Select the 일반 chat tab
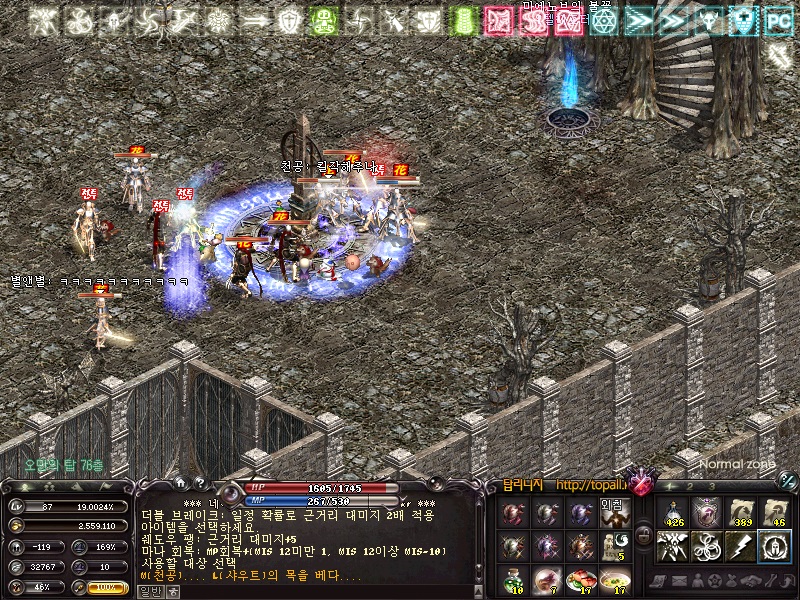 coord(148,591)
